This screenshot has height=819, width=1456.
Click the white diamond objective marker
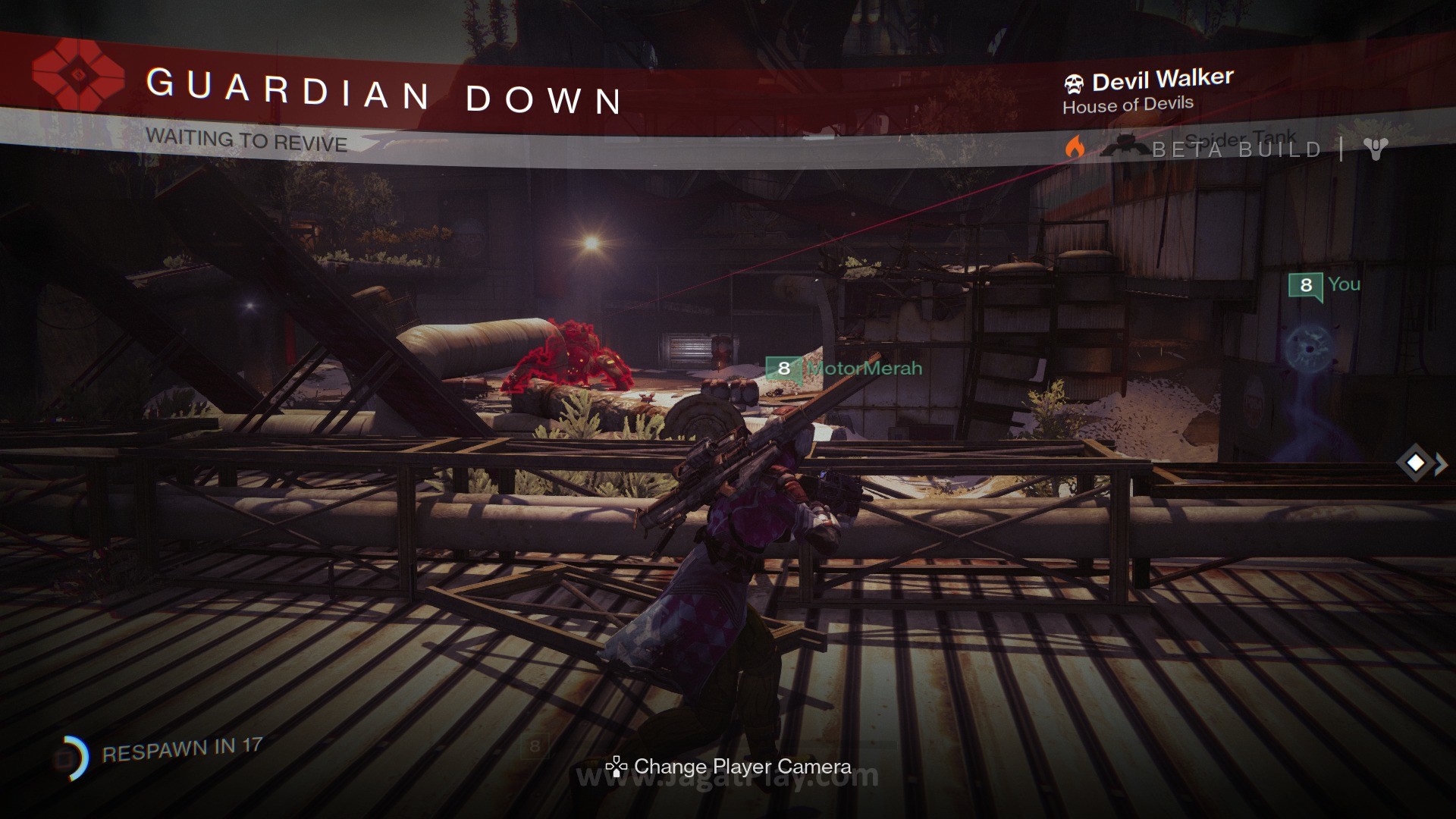pos(1415,463)
